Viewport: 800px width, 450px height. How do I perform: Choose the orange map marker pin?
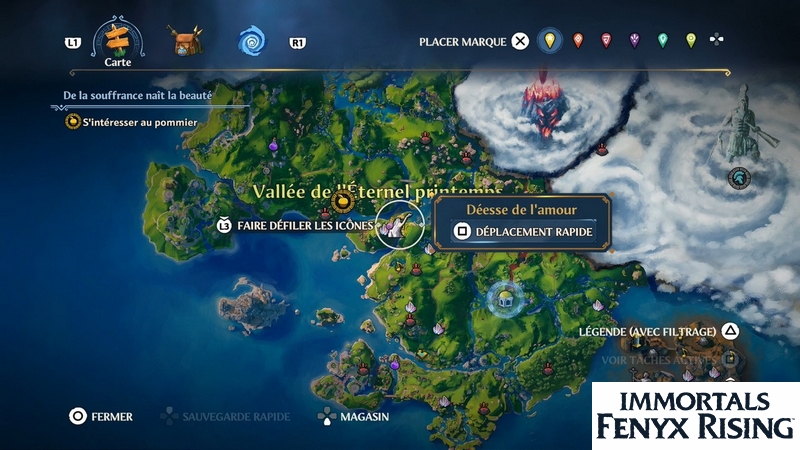coord(577,41)
